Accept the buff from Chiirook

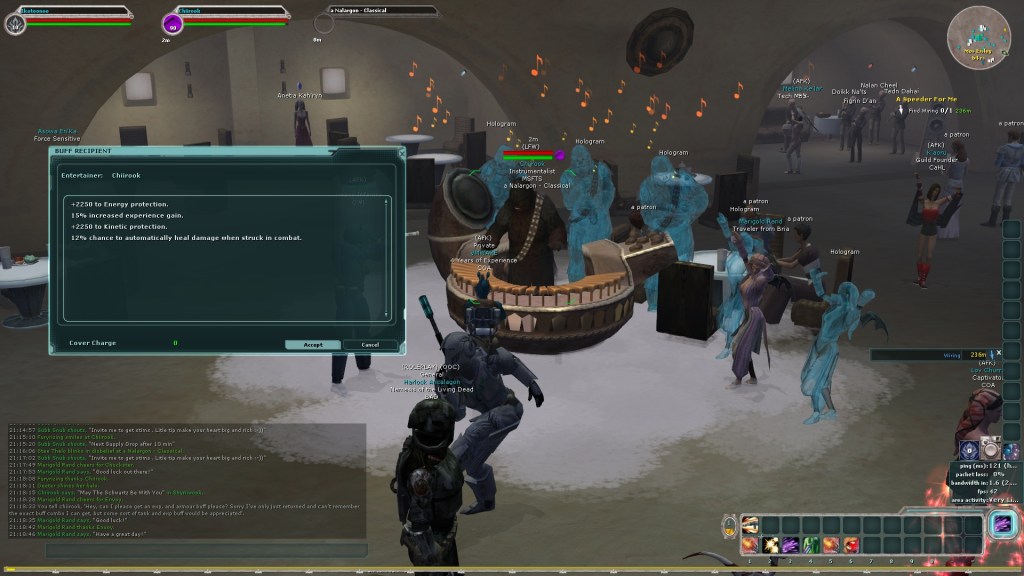pos(312,344)
